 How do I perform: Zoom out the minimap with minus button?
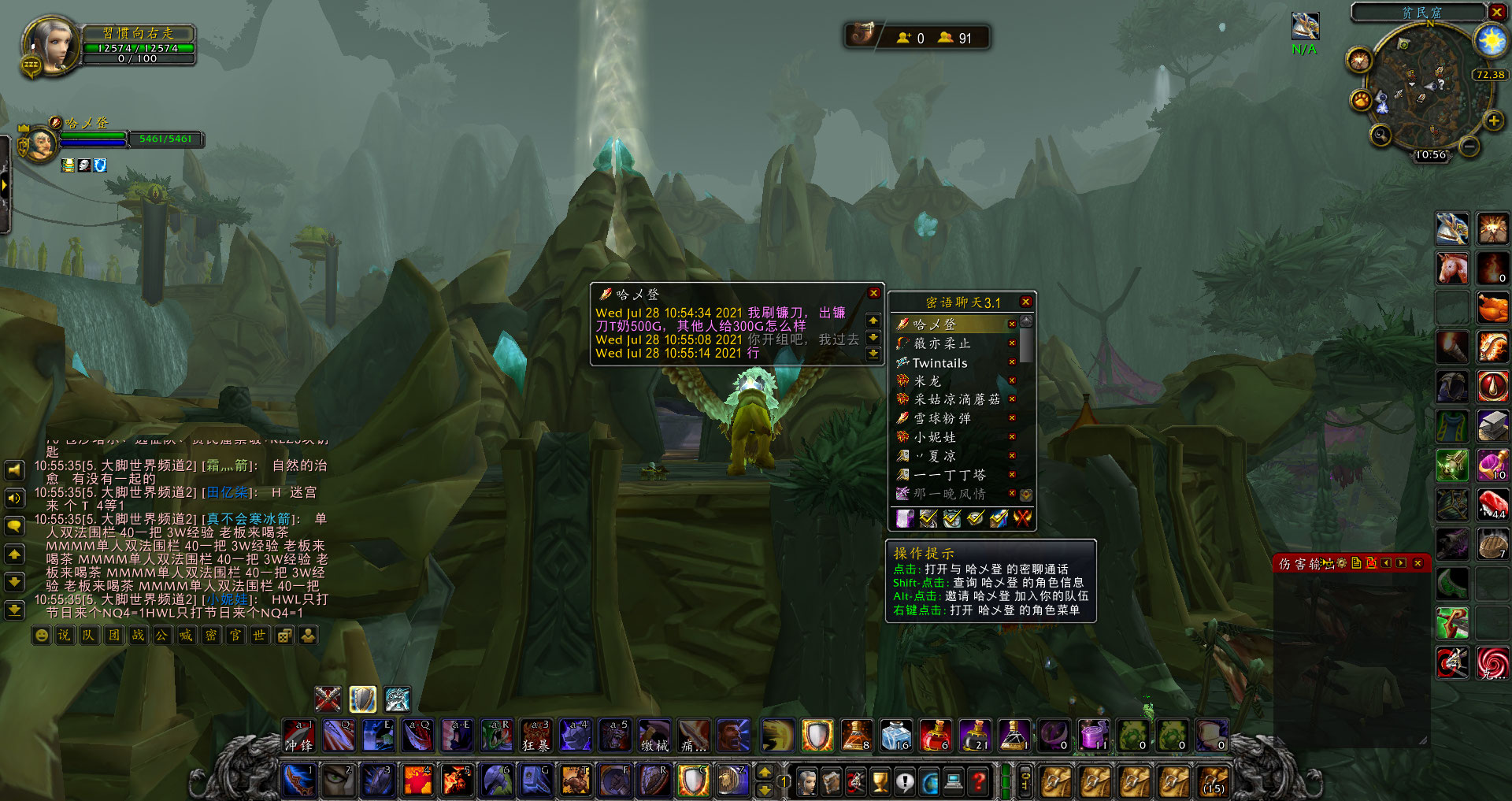coord(1469,146)
